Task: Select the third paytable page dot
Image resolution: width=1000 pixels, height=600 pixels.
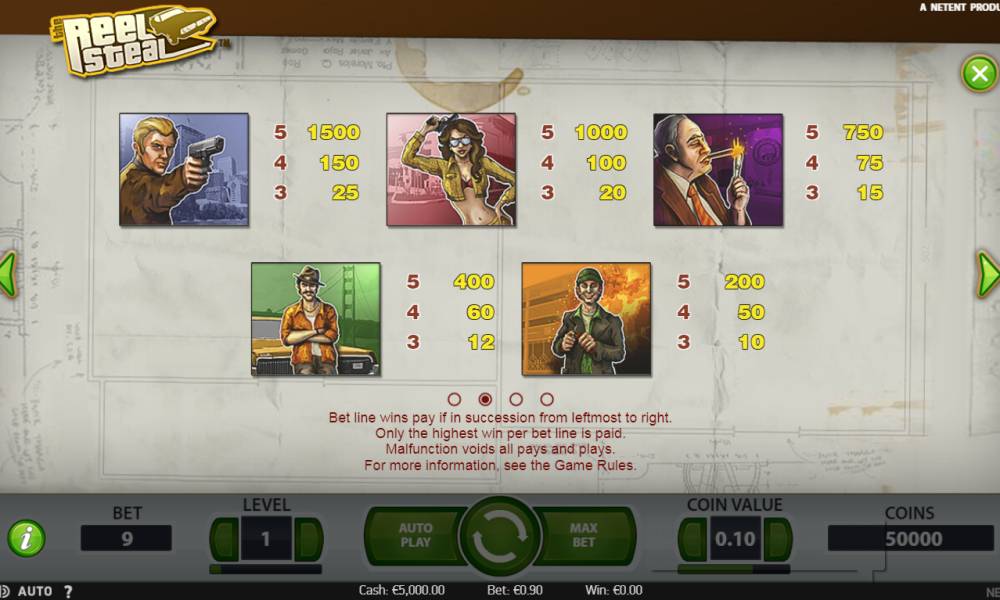Action: 516,399
